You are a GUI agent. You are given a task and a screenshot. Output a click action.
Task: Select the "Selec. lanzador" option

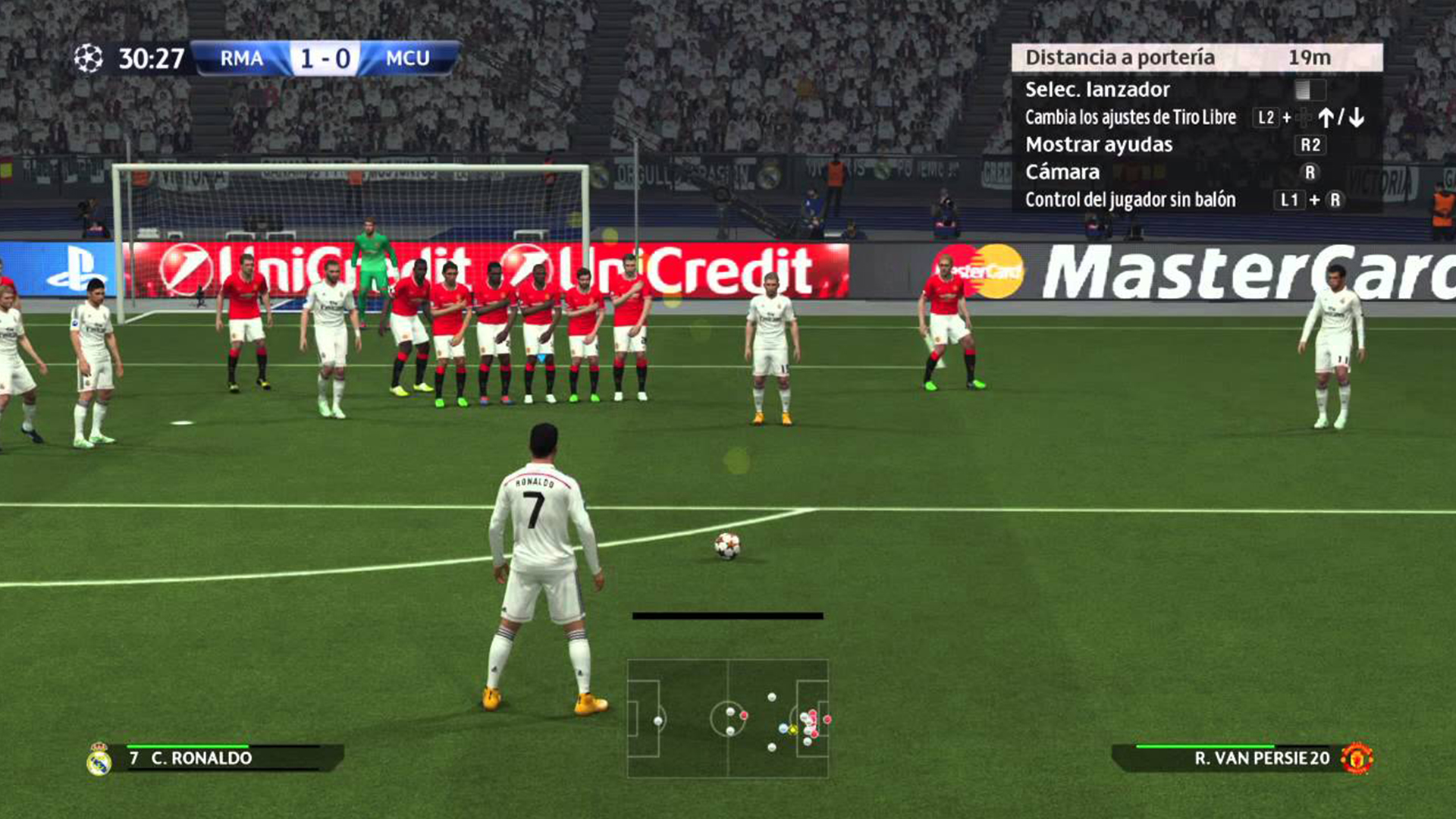(1097, 89)
